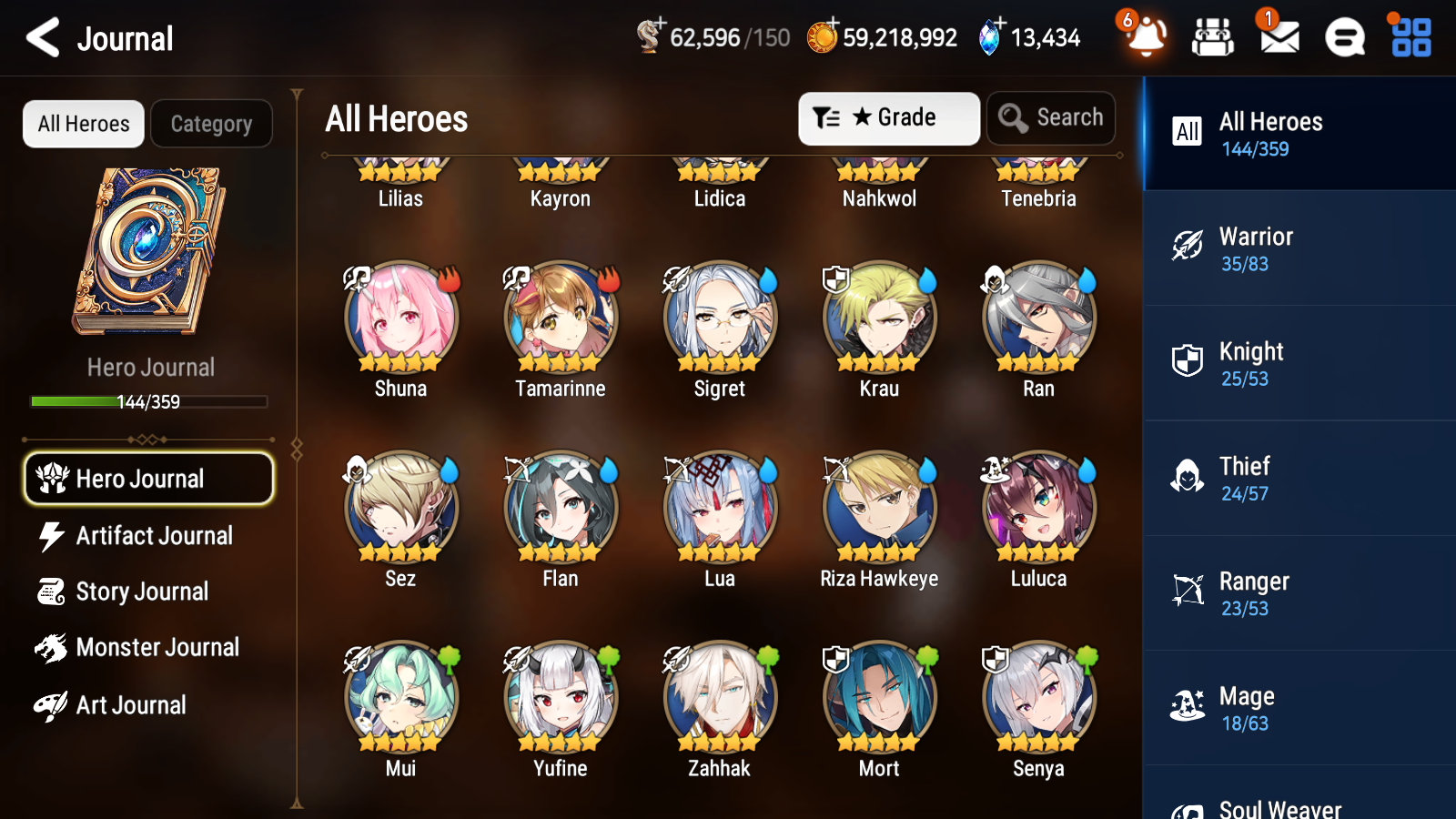Open the inventory icon in top bar
This screenshot has width=1456, height=819.
[x=1213, y=37]
